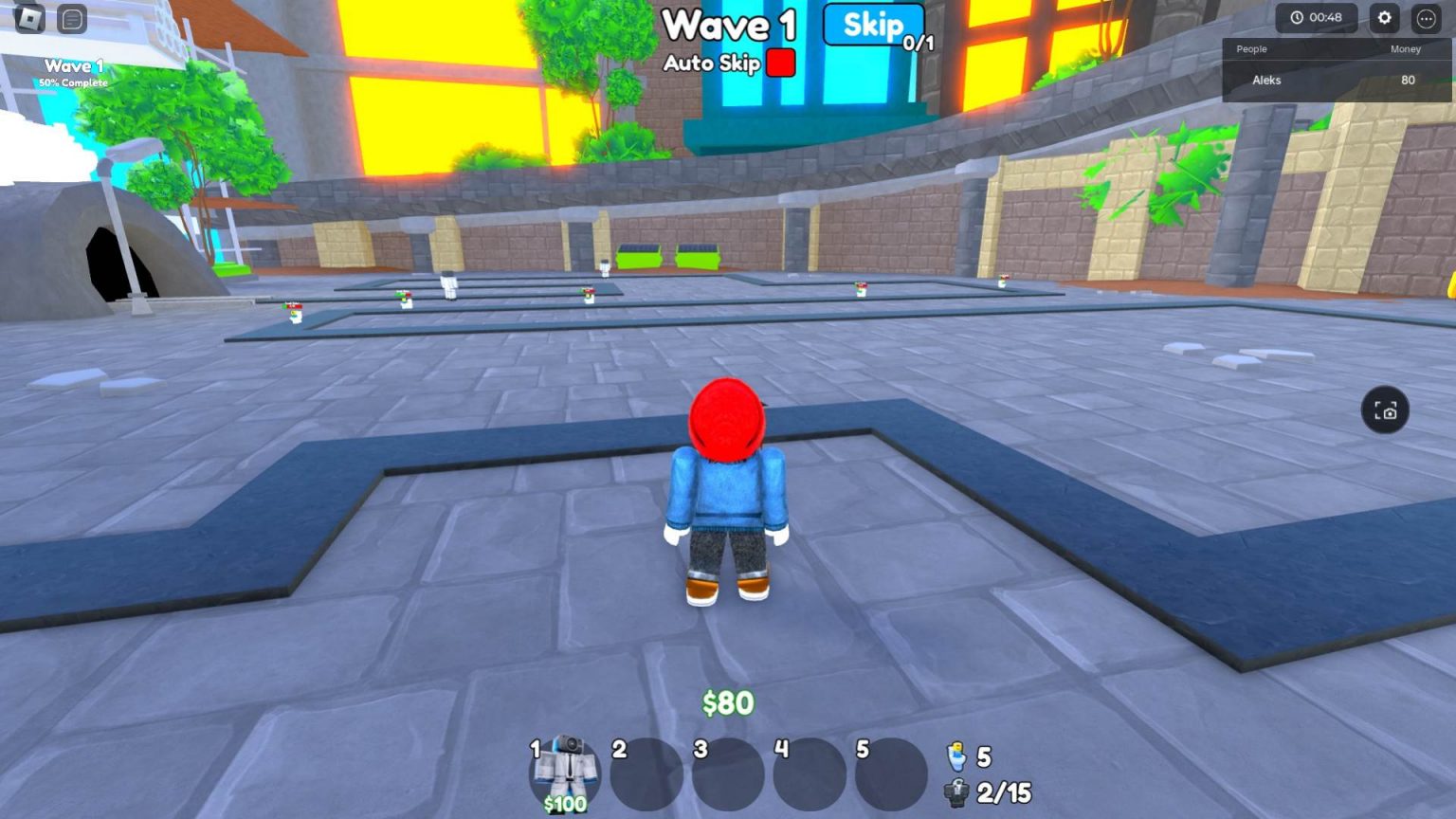
Task: Select the Money tab on the leaderboard
Action: 1406,49
